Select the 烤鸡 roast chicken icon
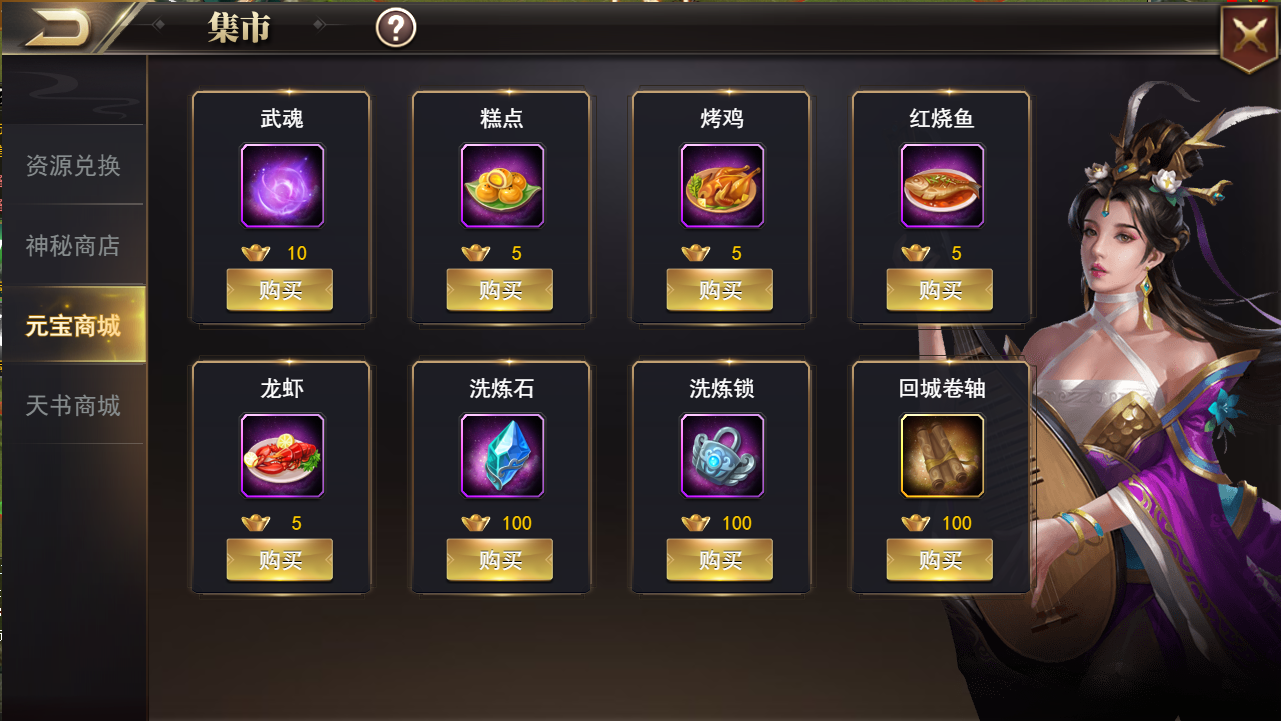 (x=721, y=187)
